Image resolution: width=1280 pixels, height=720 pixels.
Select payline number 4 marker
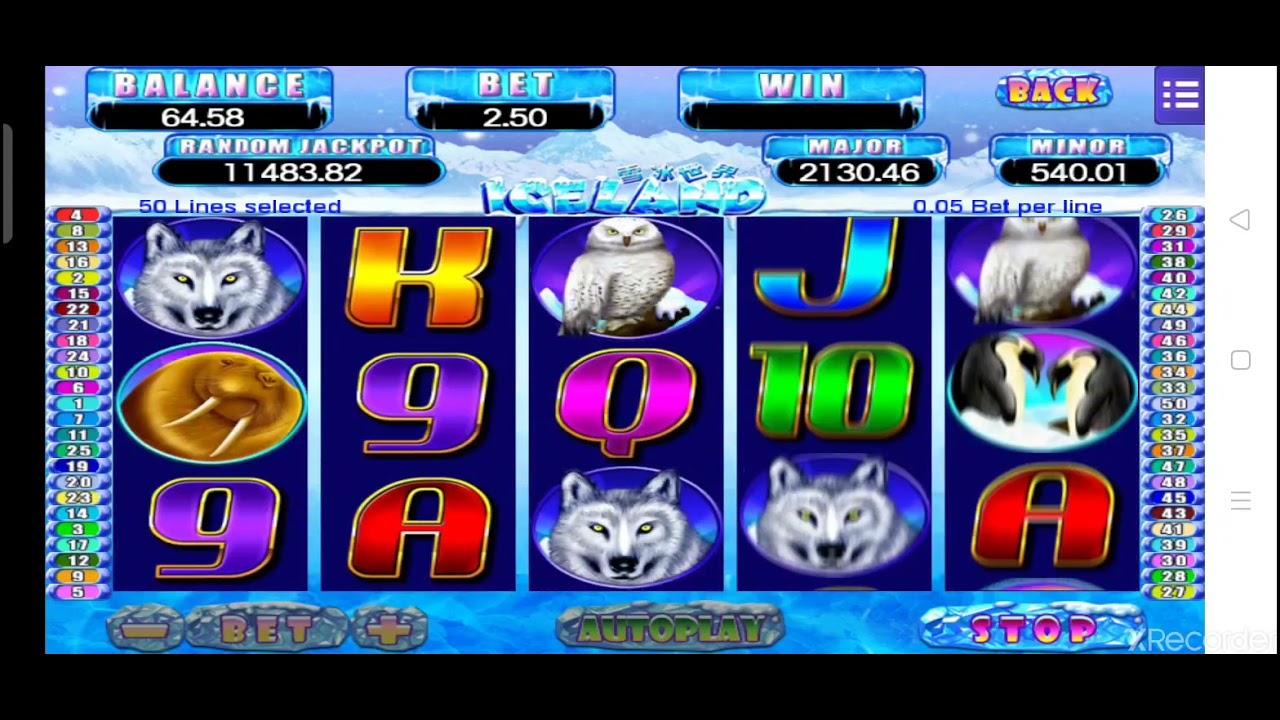pyautogui.click(x=77, y=215)
